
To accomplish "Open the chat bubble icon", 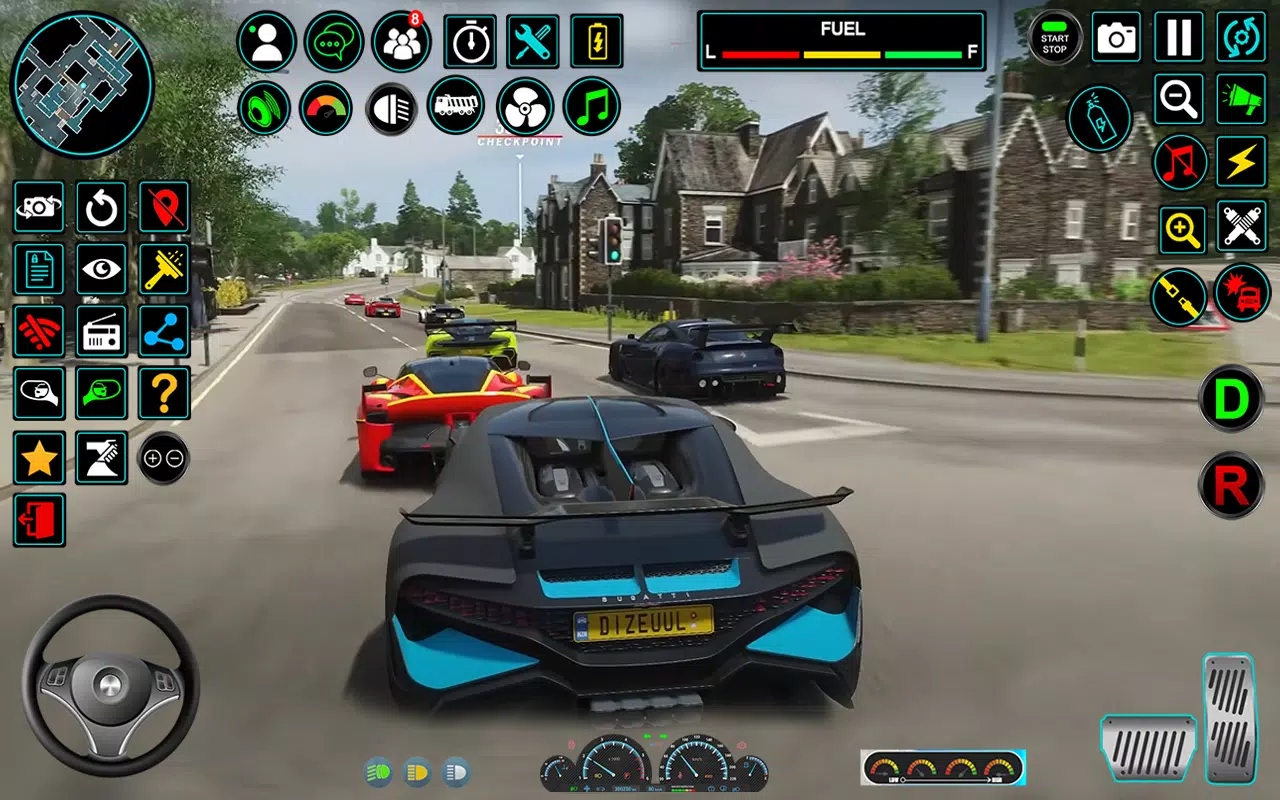I will tap(334, 42).
